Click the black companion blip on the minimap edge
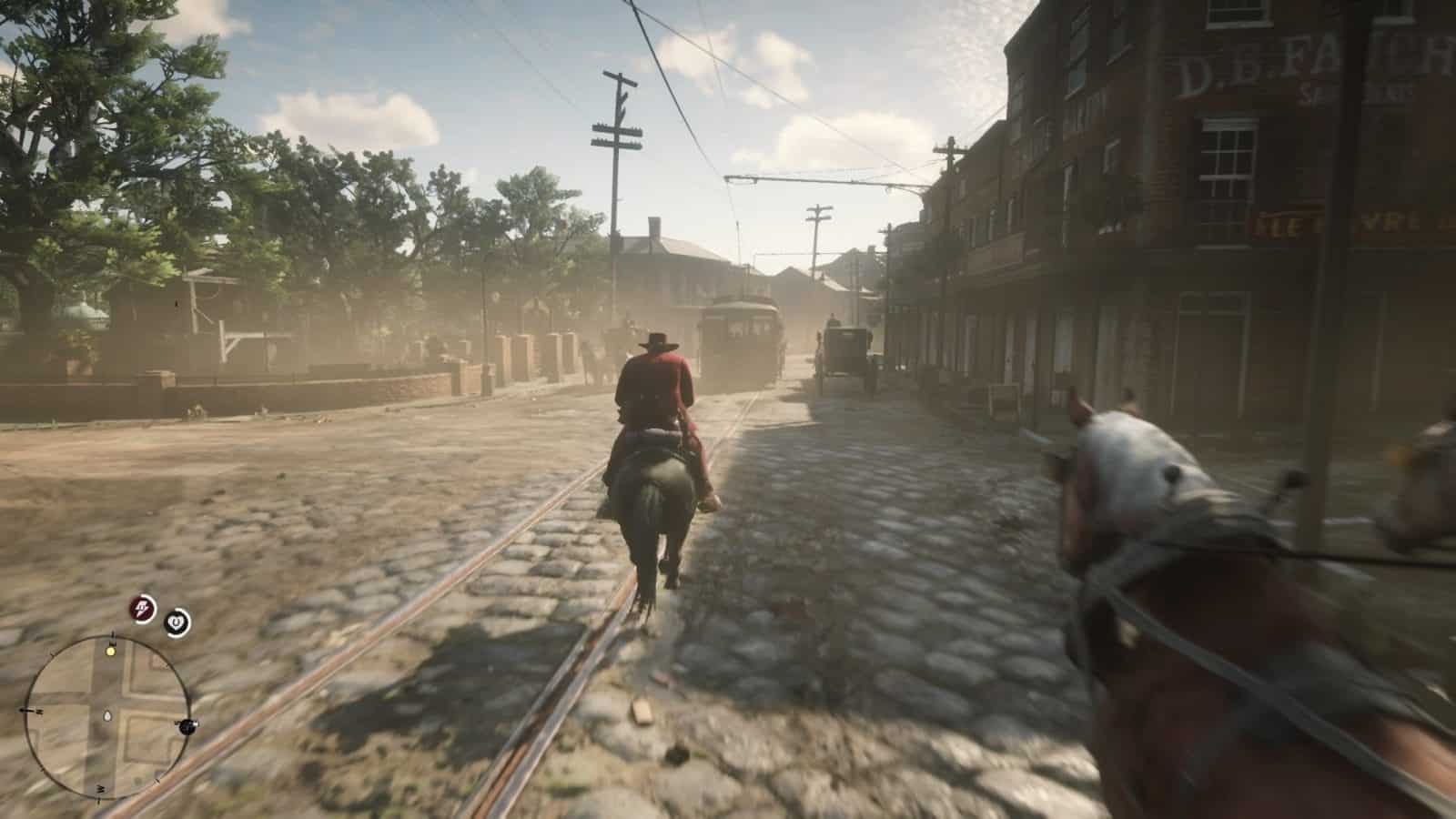This screenshot has width=1456, height=819. tap(187, 728)
